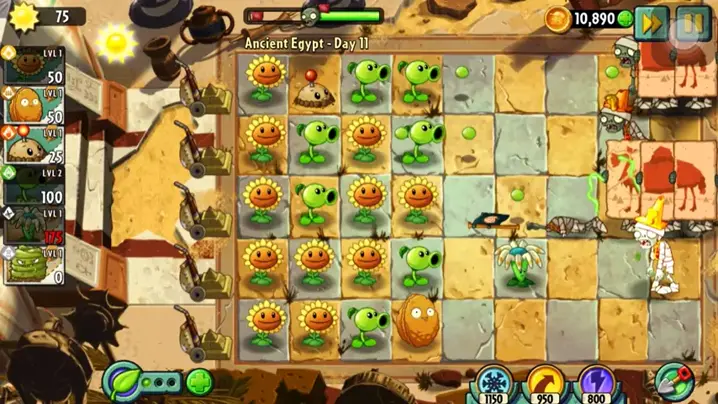Viewport: 718px width, 404px height.
Task: Buy more coins with the green plus
Action: [625, 18]
